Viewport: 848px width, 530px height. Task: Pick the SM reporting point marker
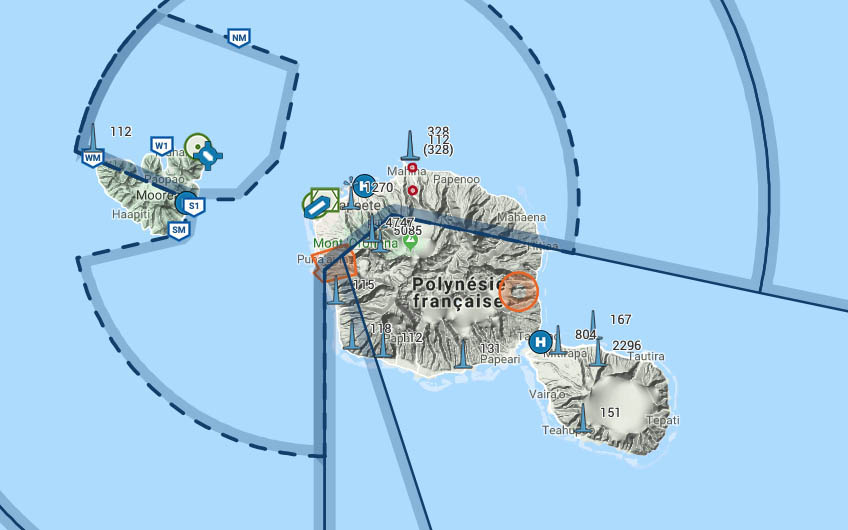coord(179,230)
